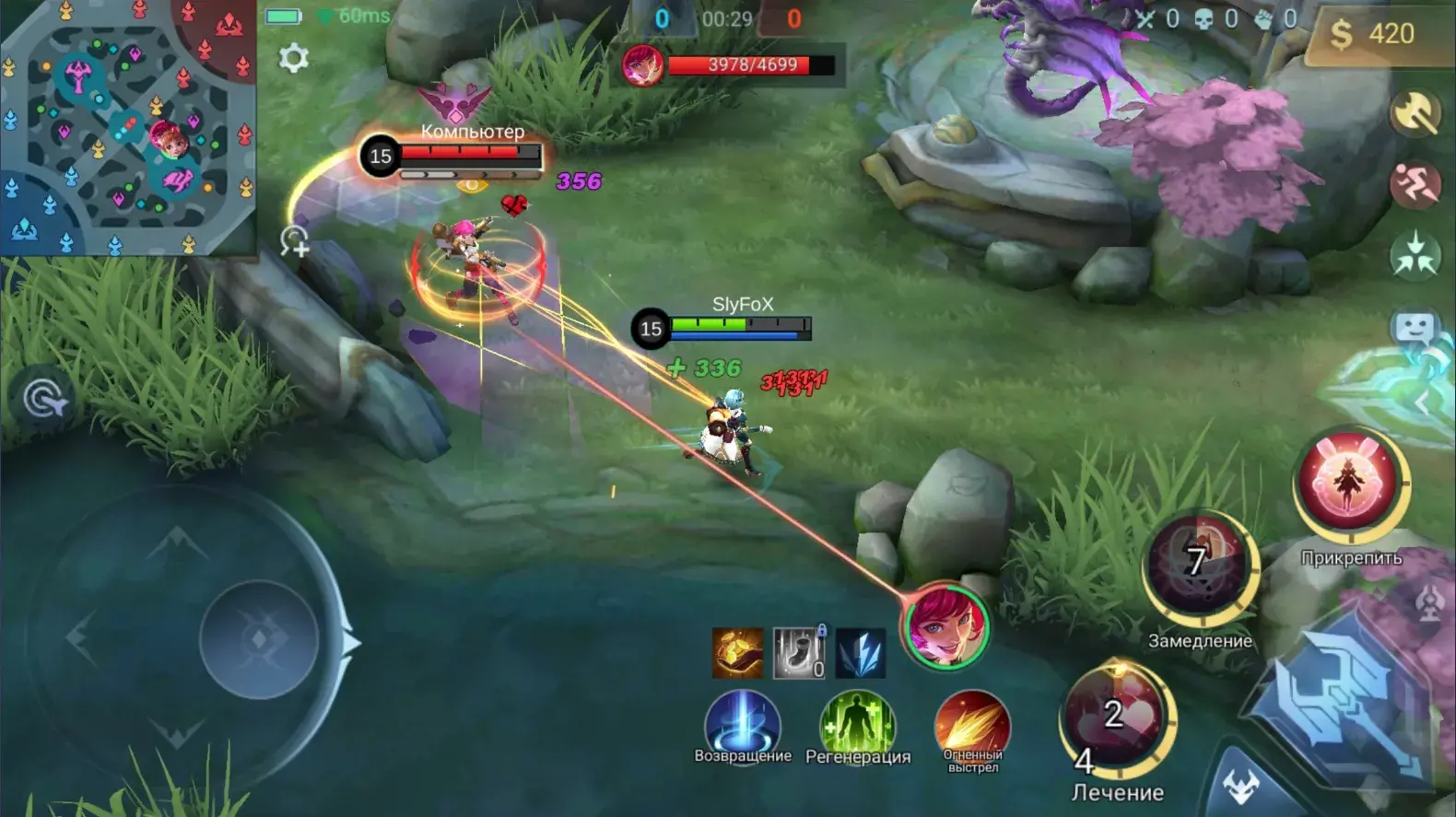
Task: Activate Возвращение to recall to base
Action: [743, 725]
